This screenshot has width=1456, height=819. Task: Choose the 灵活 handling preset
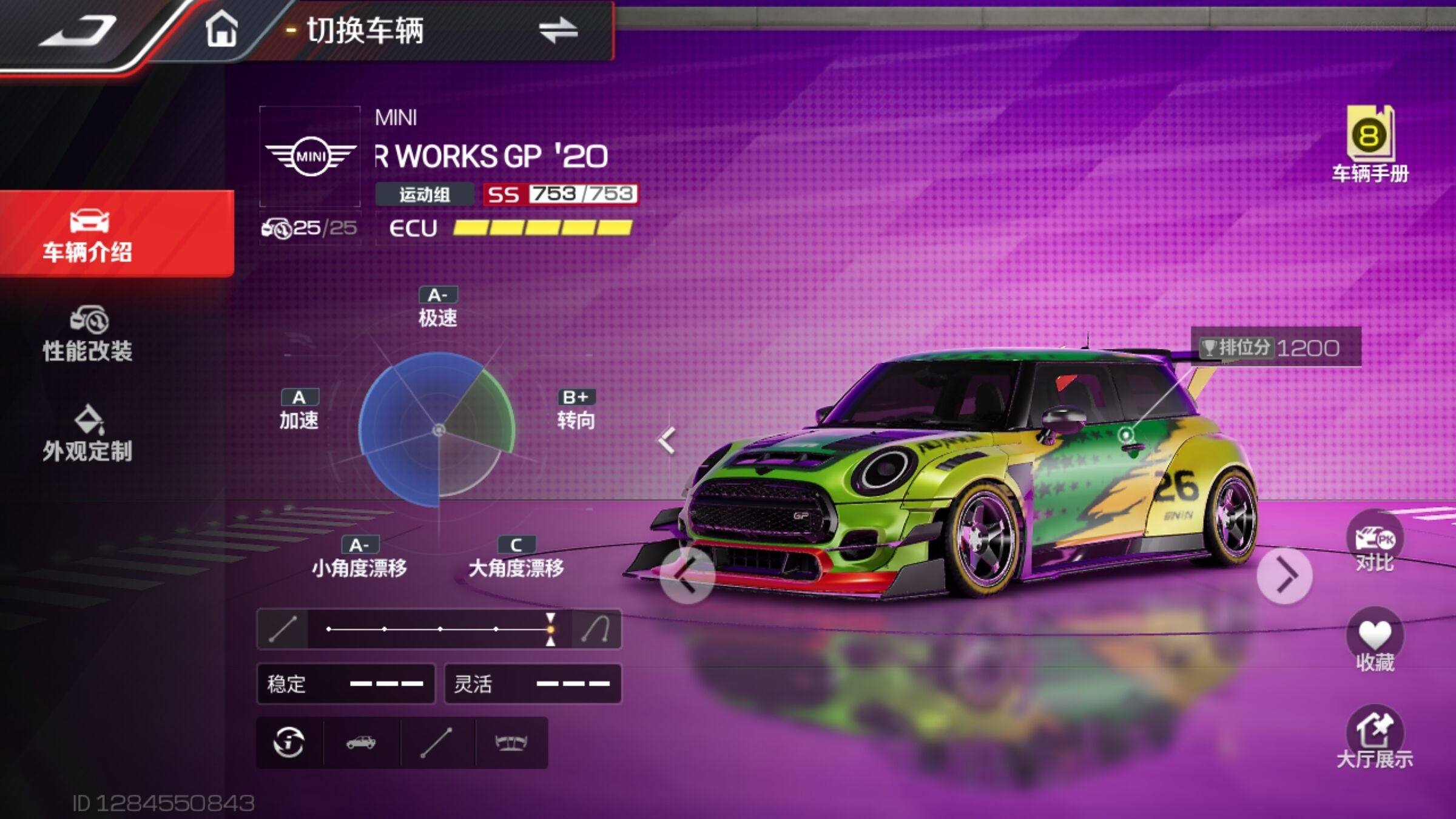pos(533,684)
